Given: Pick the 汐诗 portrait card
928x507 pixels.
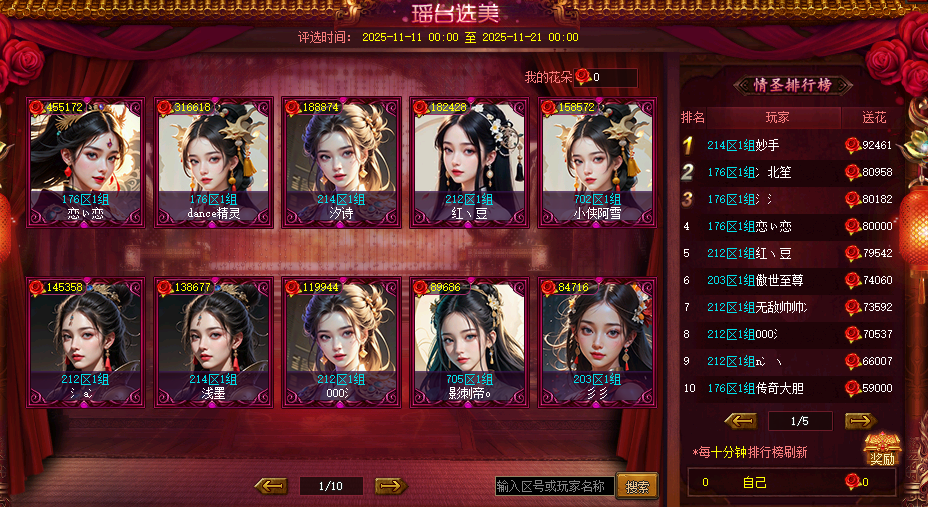Looking at the screenshot, I should click(341, 160).
